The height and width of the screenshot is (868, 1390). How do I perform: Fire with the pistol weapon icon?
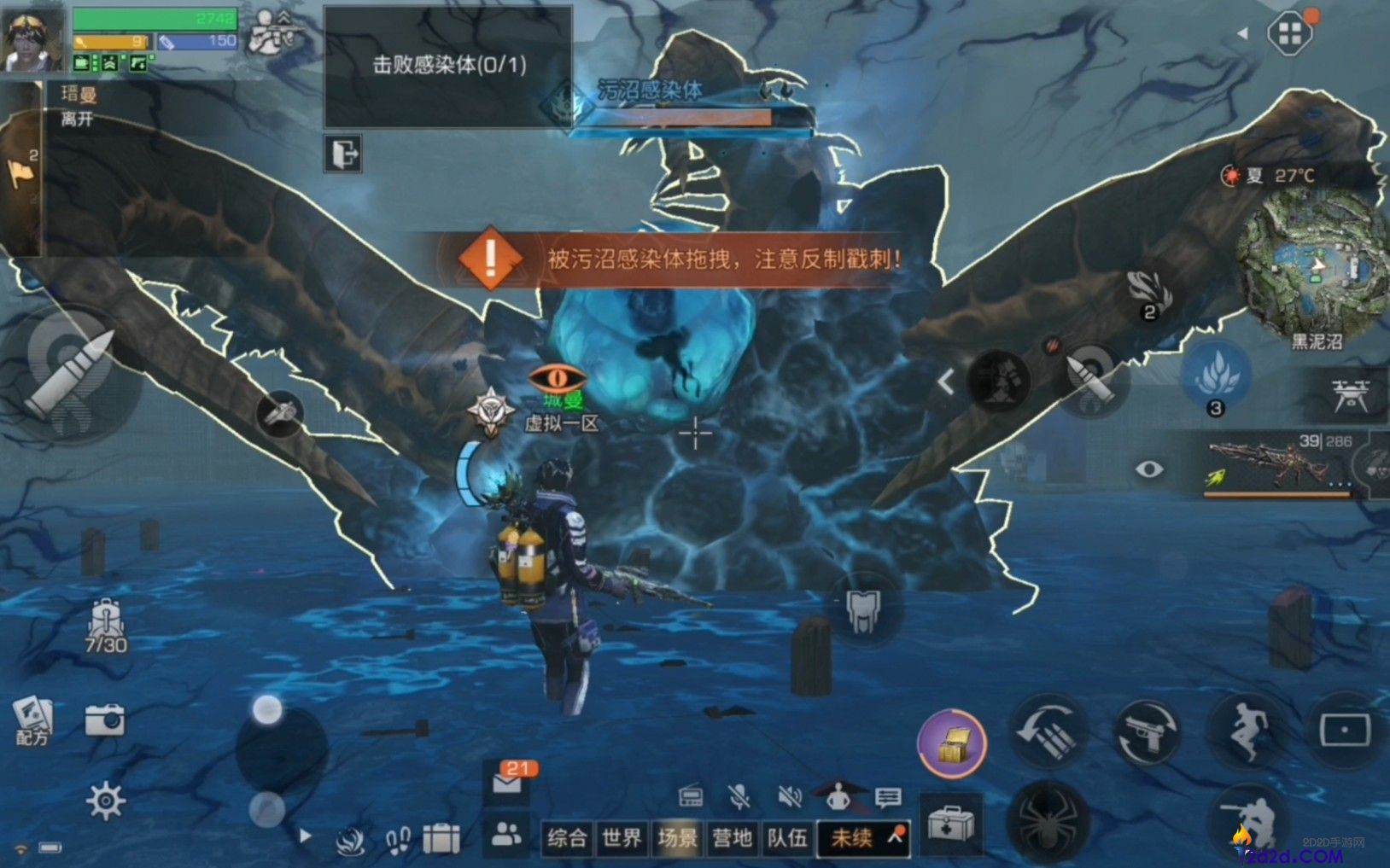[1148, 732]
